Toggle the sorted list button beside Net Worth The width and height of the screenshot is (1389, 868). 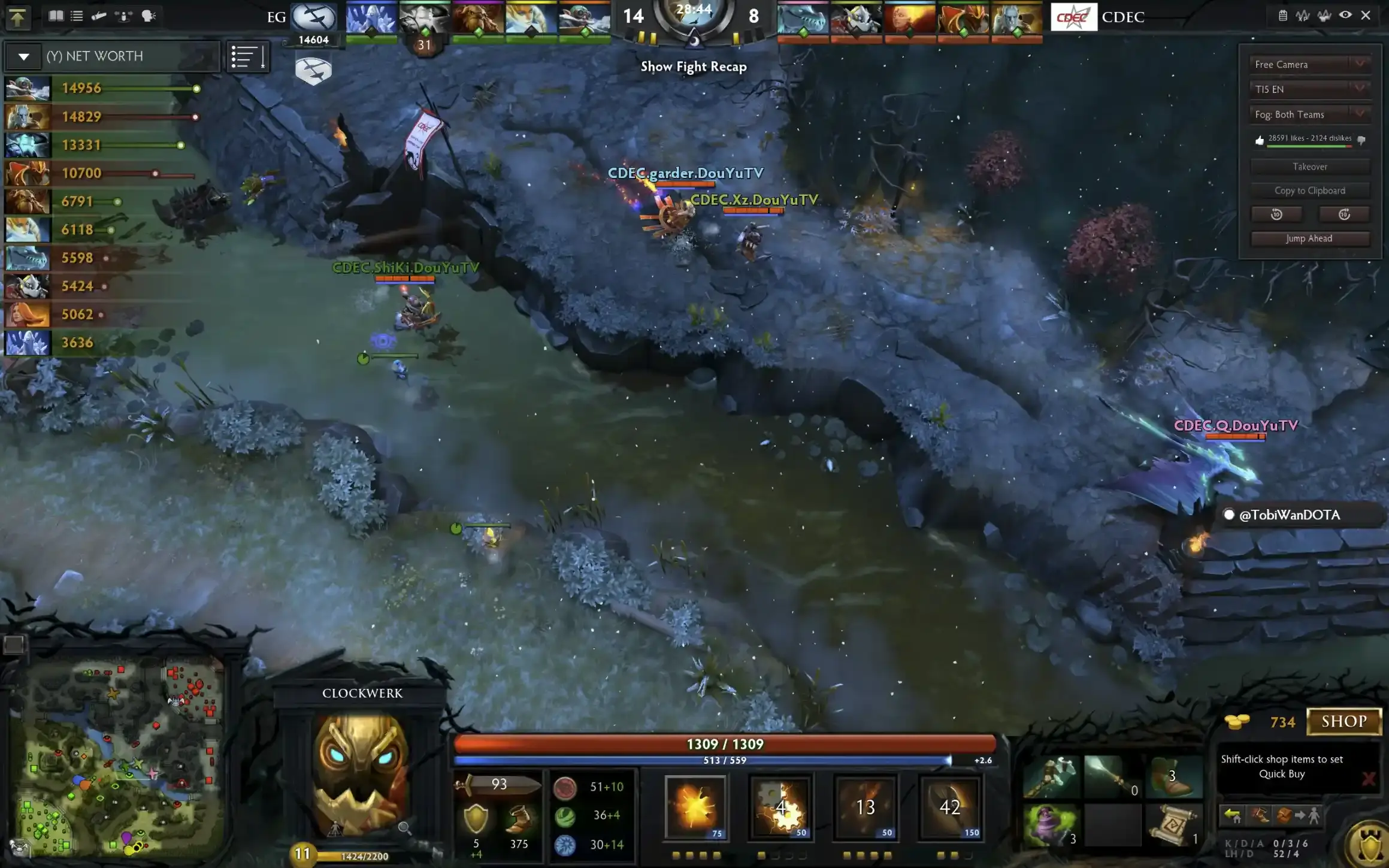coord(247,57)
